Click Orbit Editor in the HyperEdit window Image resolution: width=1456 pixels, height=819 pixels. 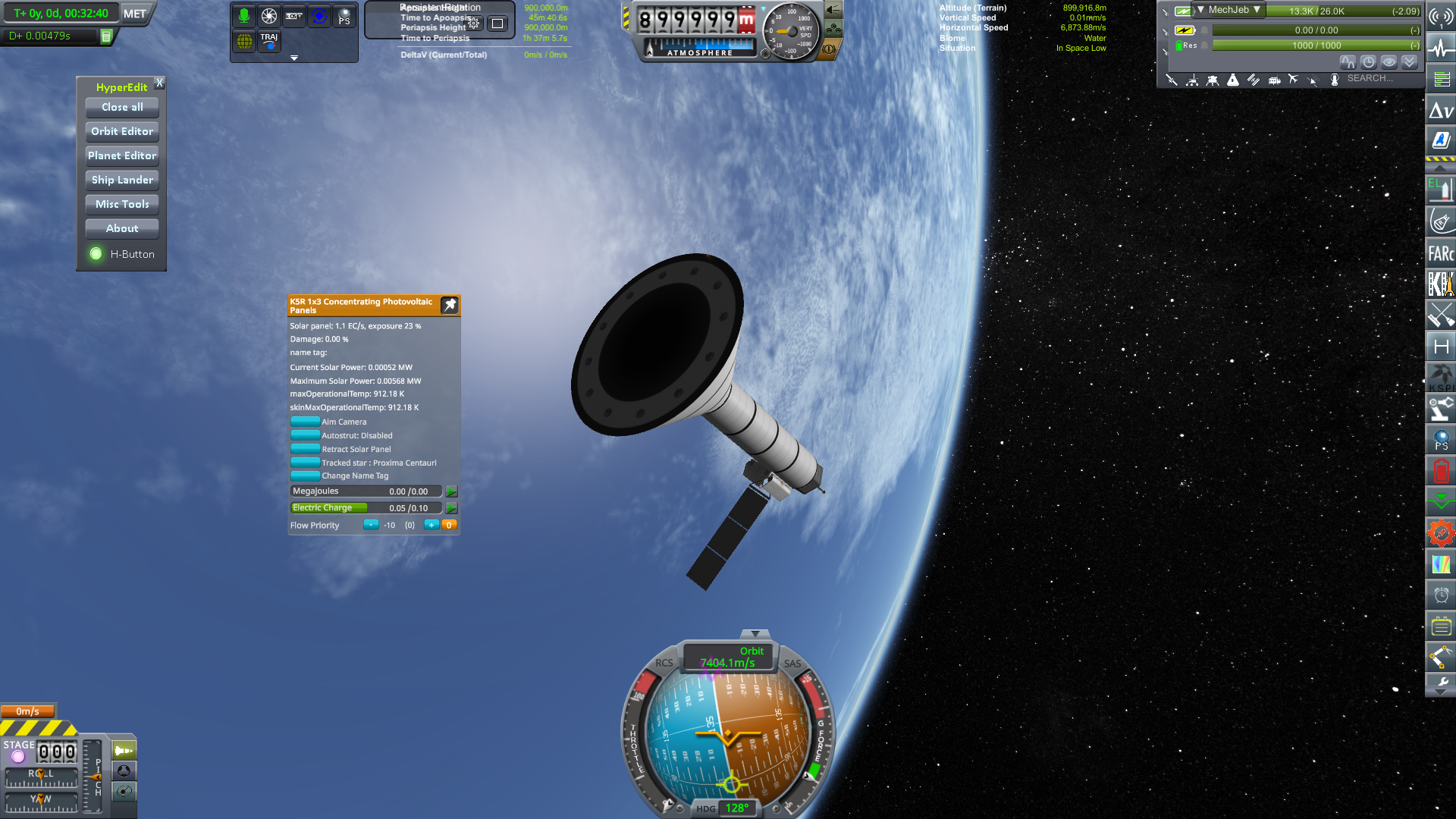coord(121,131)
